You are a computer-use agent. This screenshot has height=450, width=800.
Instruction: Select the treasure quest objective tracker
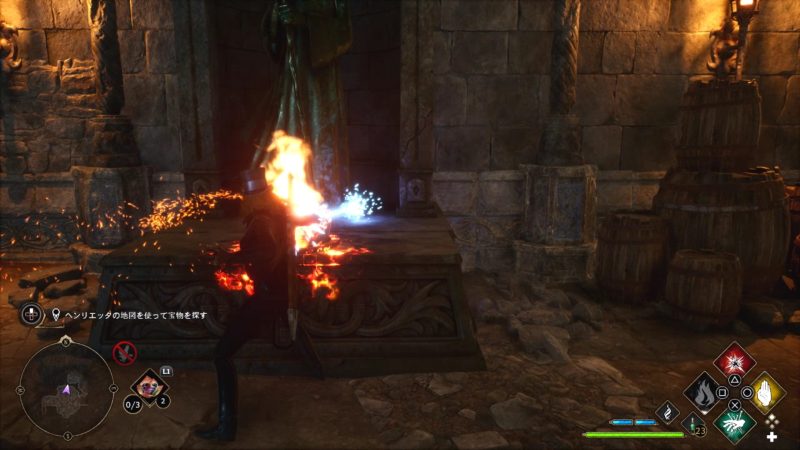[x=131, y=314]
